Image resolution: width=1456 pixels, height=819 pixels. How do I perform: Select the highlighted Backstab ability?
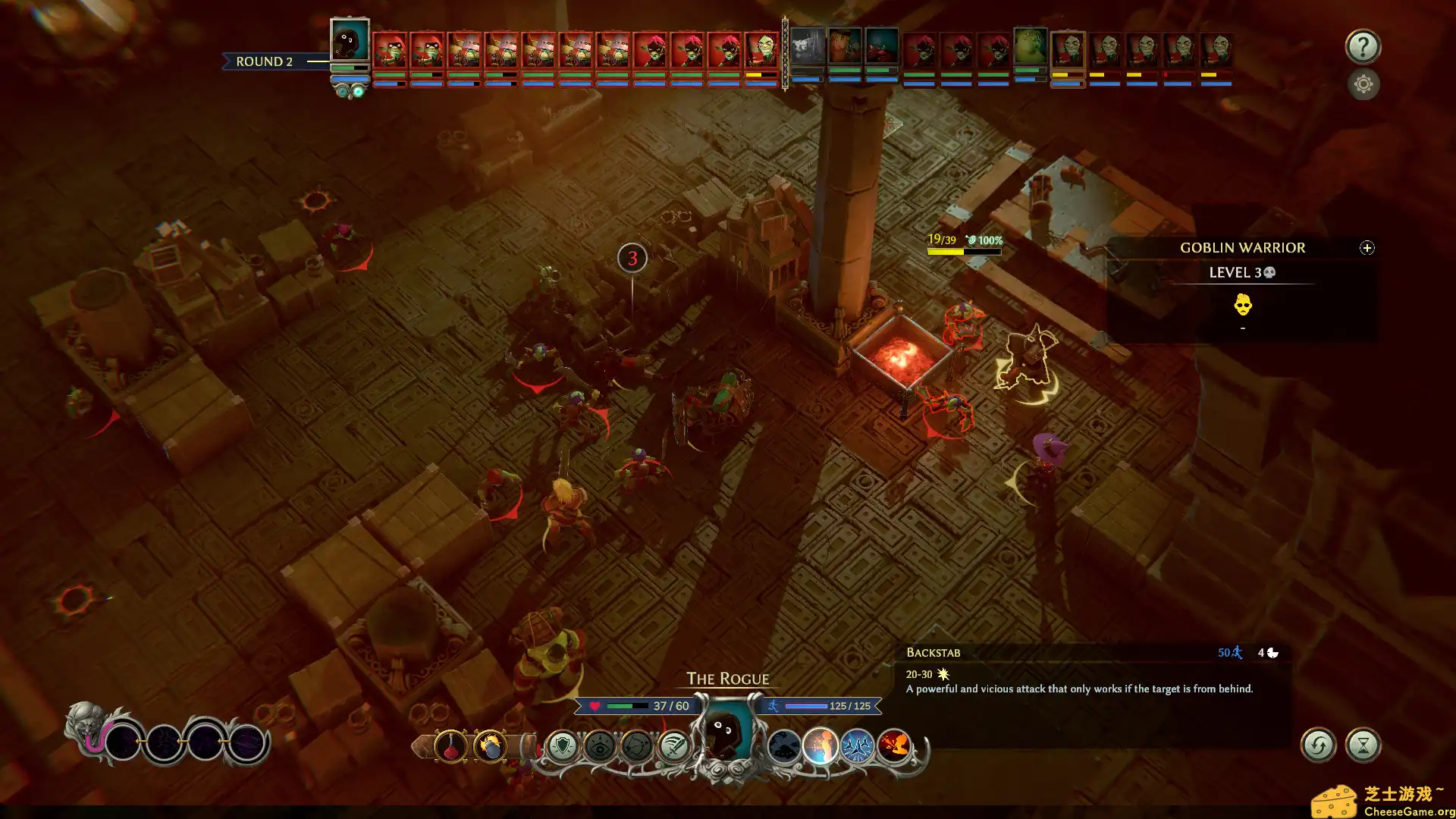[821, 746]
